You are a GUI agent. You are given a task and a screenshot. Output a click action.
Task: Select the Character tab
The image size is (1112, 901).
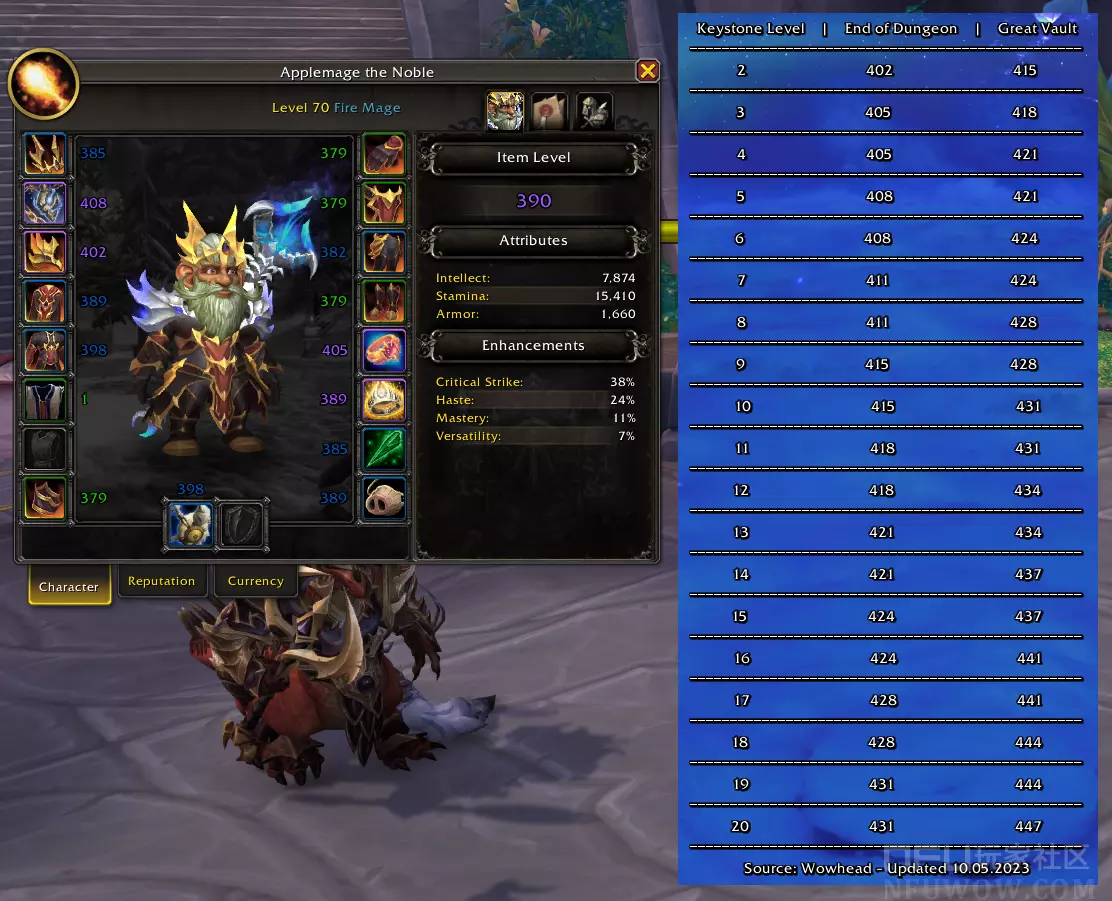point(68,586)
